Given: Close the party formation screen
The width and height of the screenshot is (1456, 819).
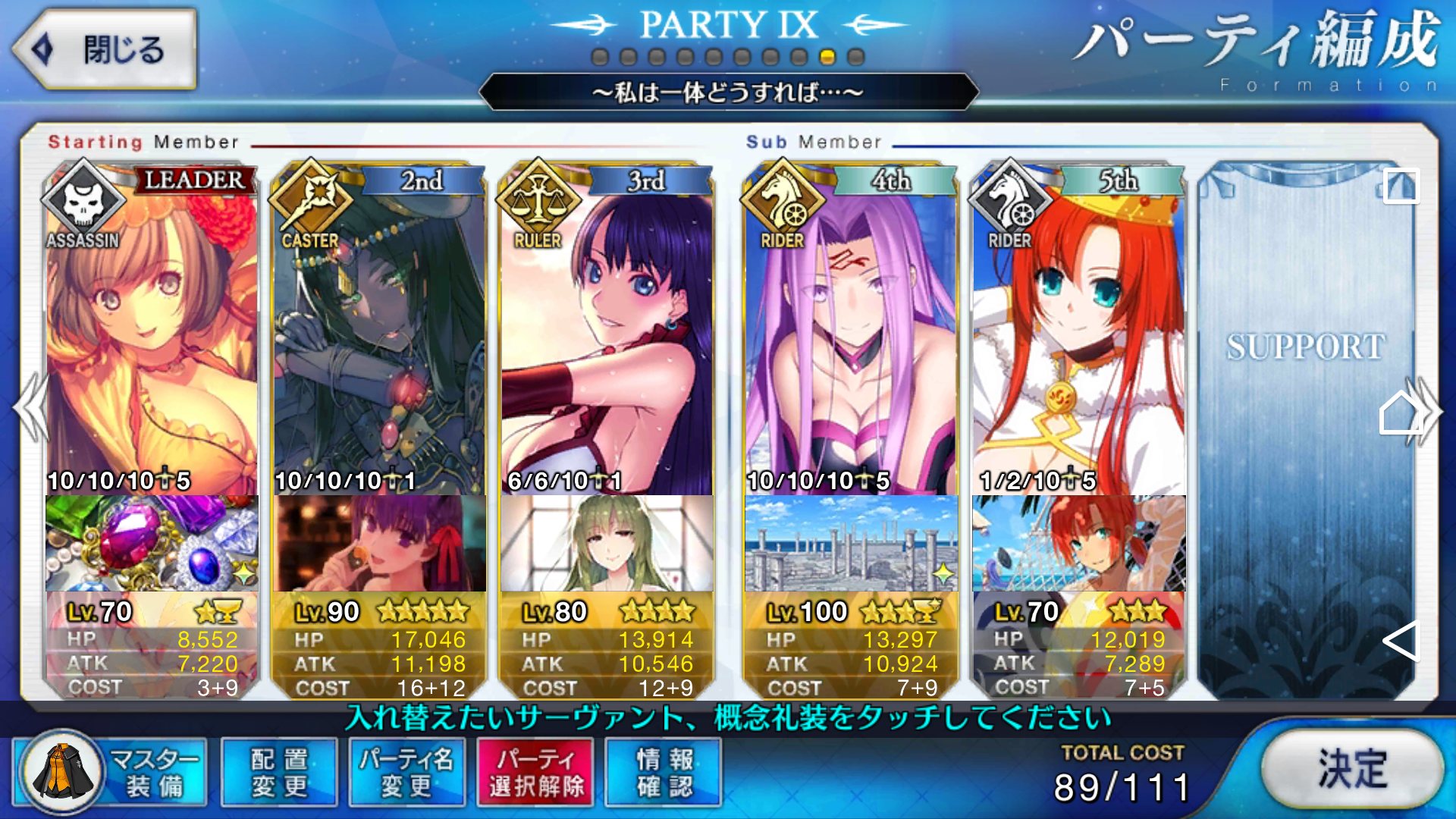Looking at the screenshot, I should pyautogui.click(x=105, y=50).
